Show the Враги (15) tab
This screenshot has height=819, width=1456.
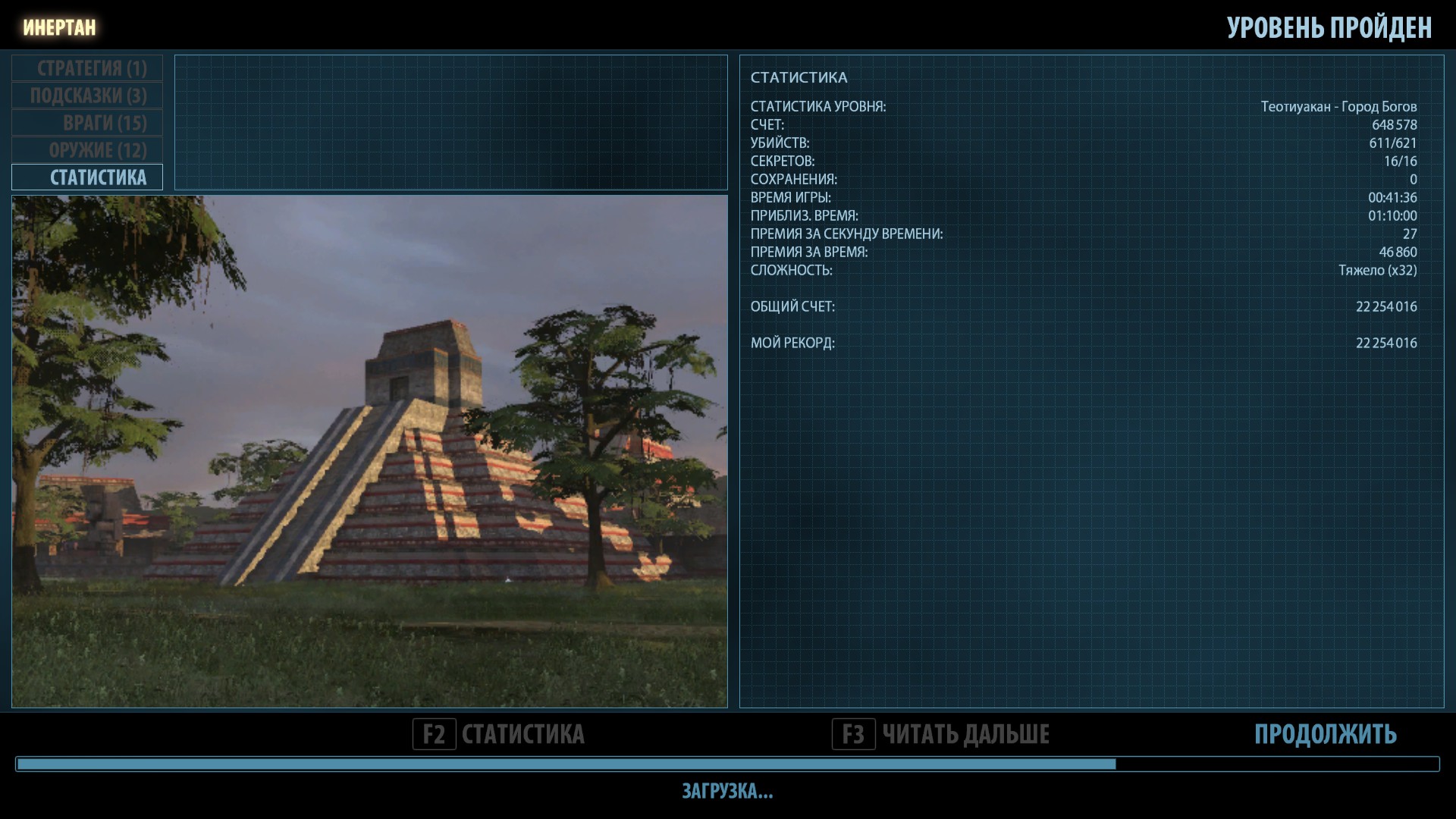(88, 123)
